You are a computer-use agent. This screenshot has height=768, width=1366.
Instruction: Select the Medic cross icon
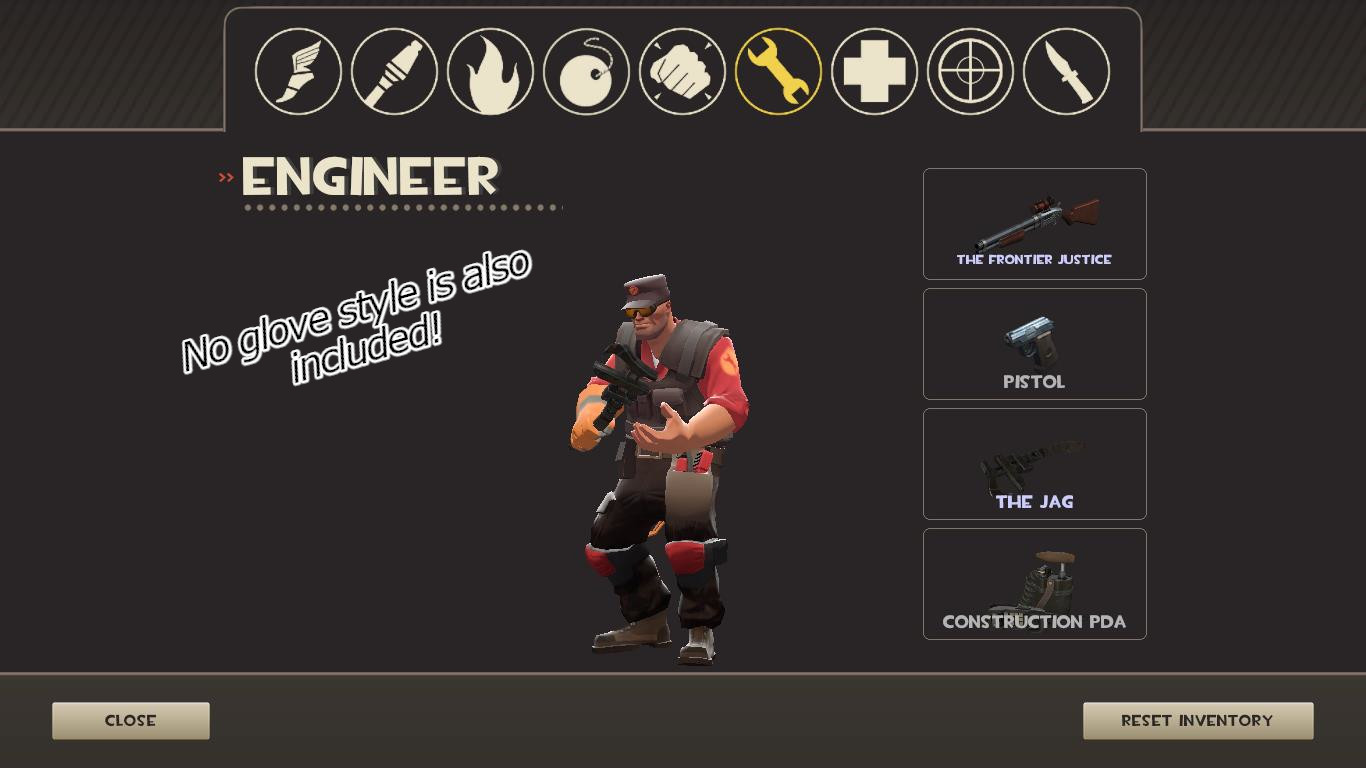pos(873,70)
